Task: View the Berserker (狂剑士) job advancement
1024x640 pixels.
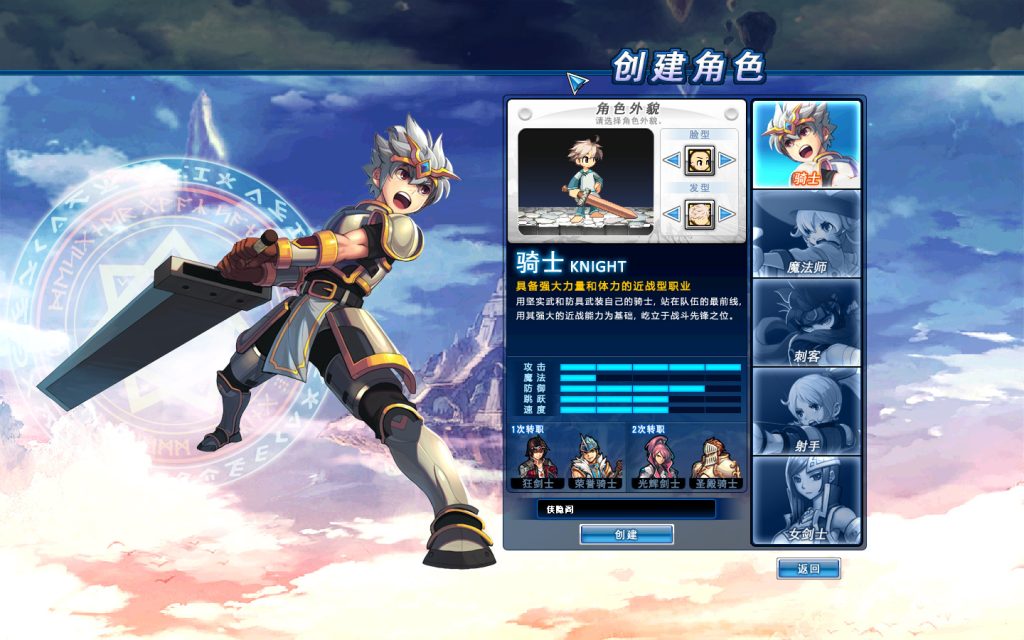Action: [538, 462]
